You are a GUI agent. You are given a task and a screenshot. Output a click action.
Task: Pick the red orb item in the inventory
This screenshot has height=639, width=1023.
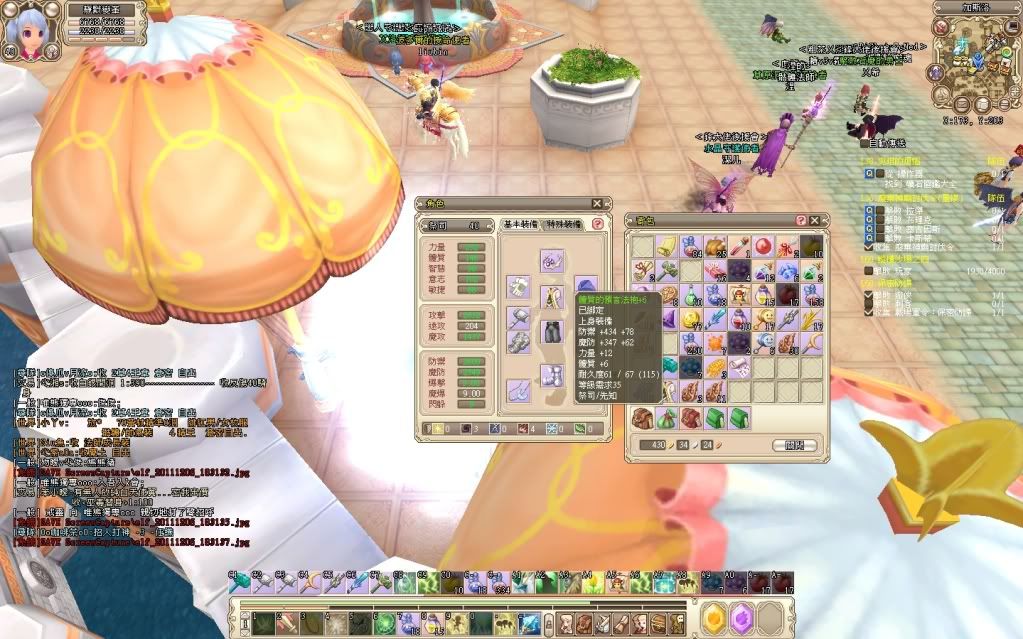coord(763,245)
